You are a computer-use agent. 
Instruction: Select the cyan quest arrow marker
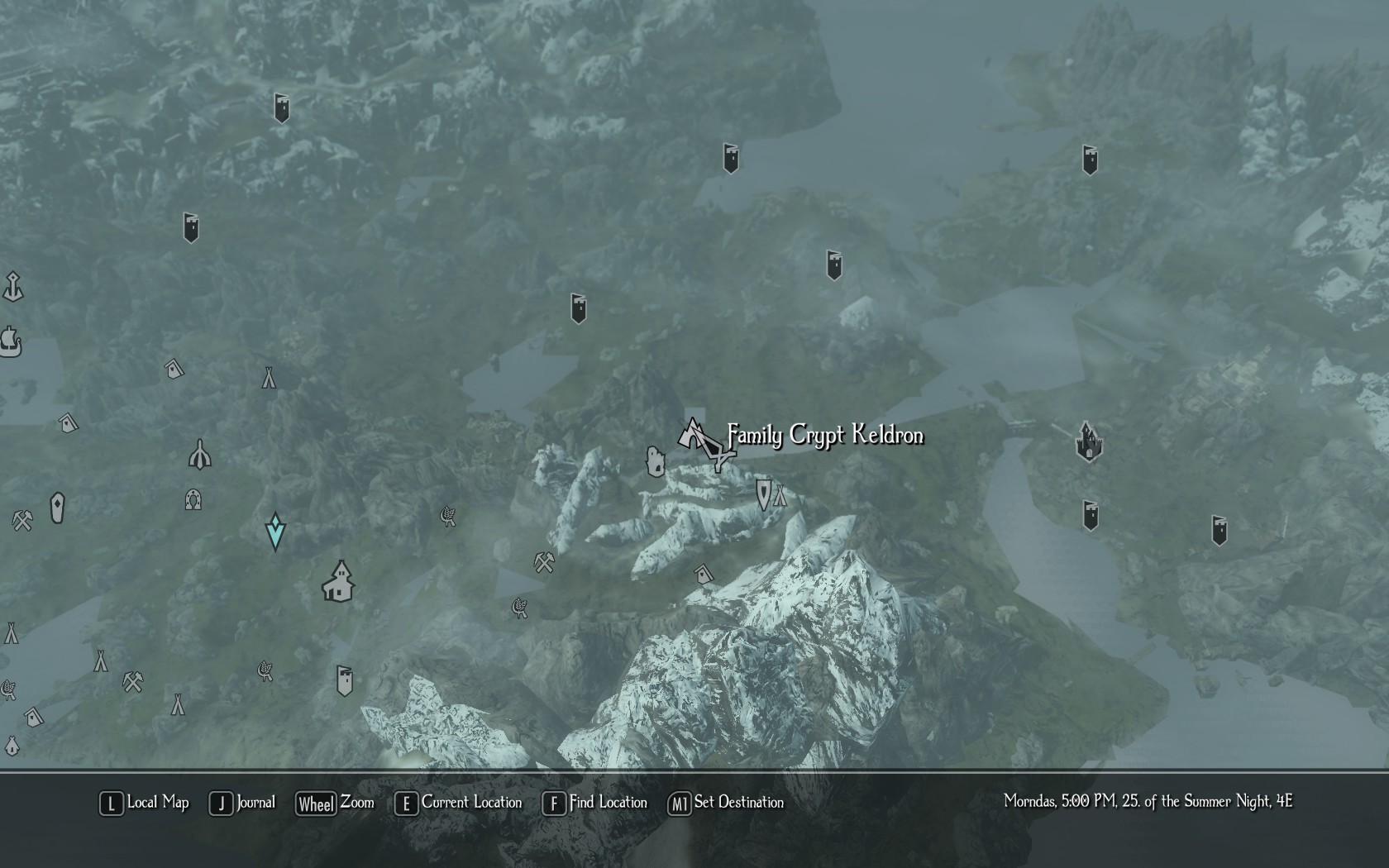275,532
